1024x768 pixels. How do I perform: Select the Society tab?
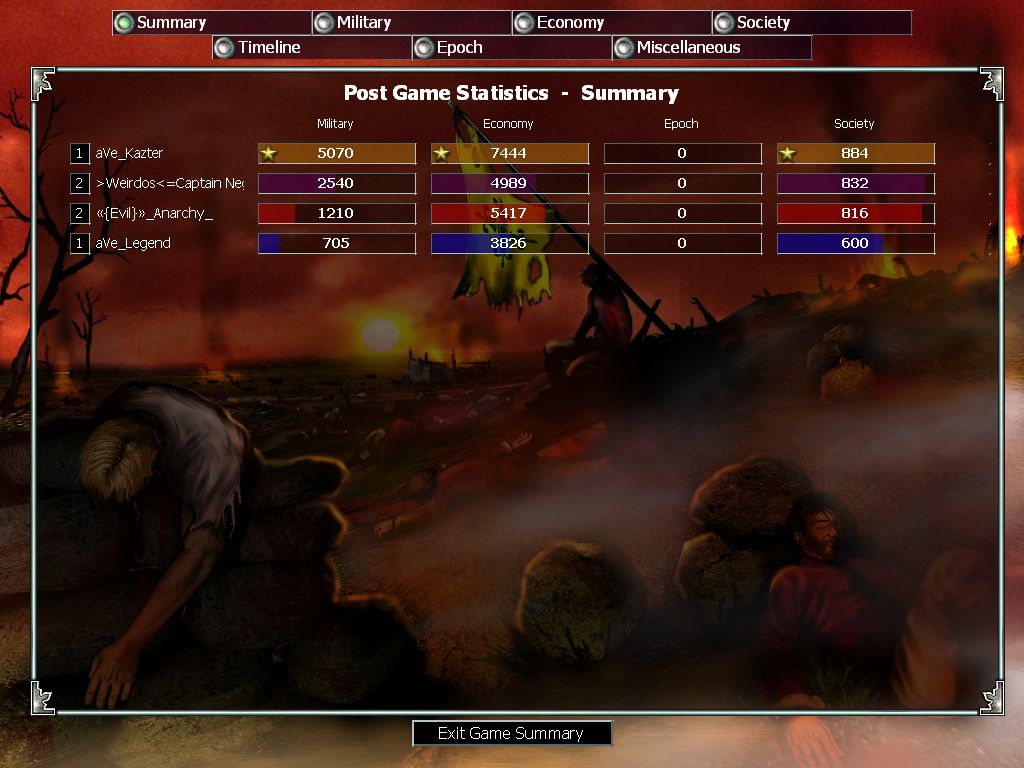click(811, 22)
